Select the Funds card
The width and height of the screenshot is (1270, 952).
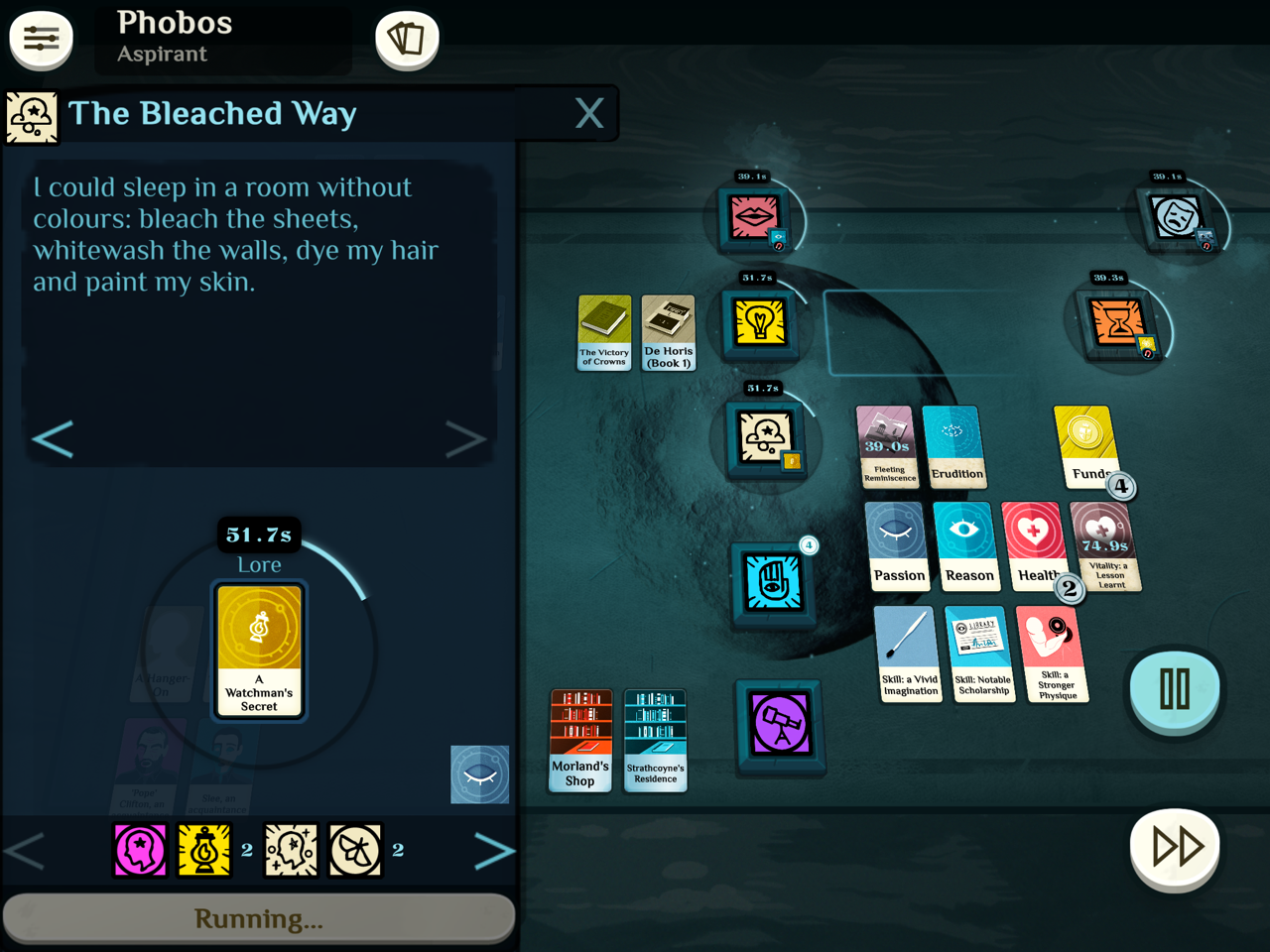(x=1085, y=446)
